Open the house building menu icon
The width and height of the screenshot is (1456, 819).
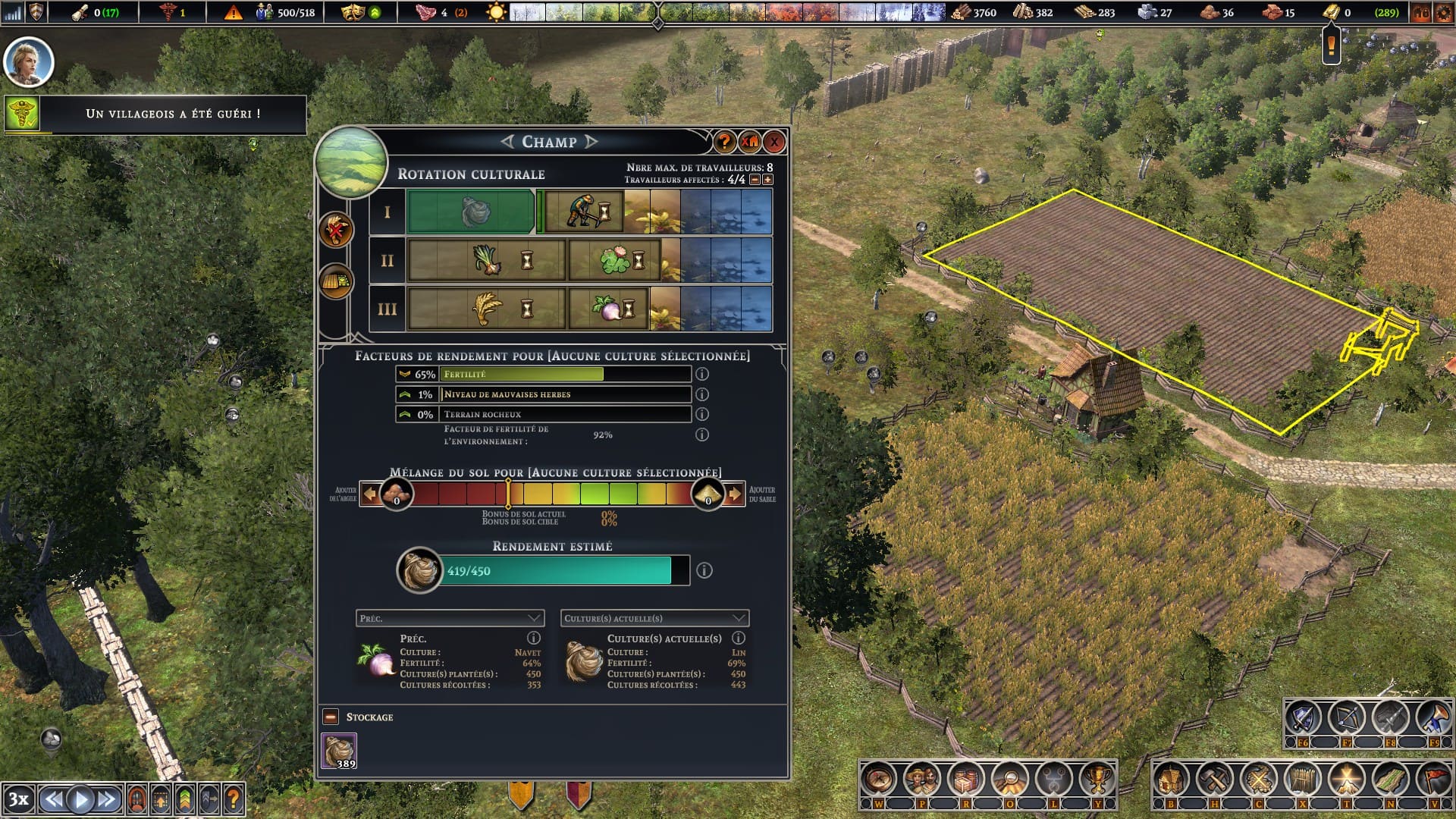click(x=1170, y=779)
